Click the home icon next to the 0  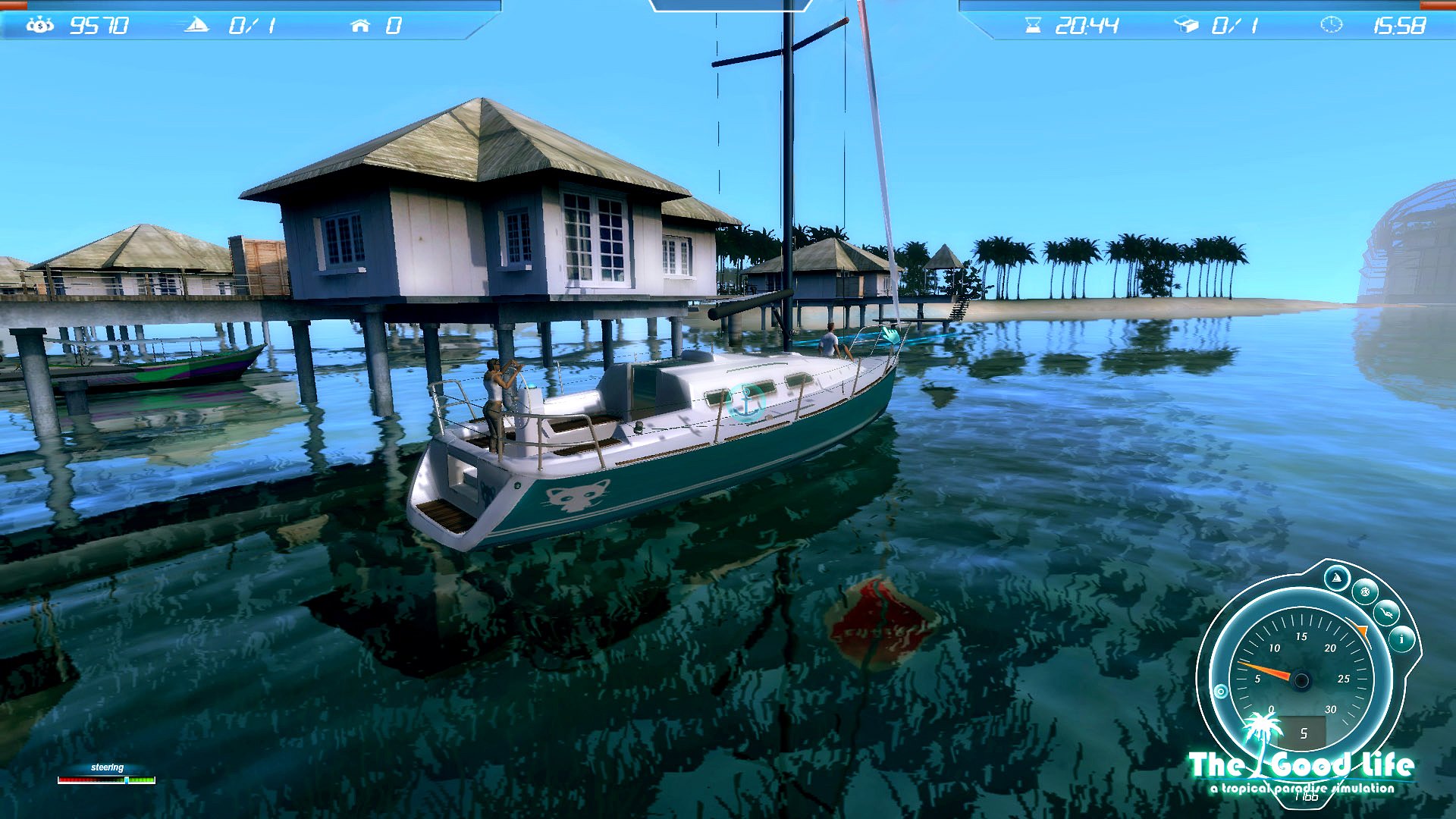point(360,24)
